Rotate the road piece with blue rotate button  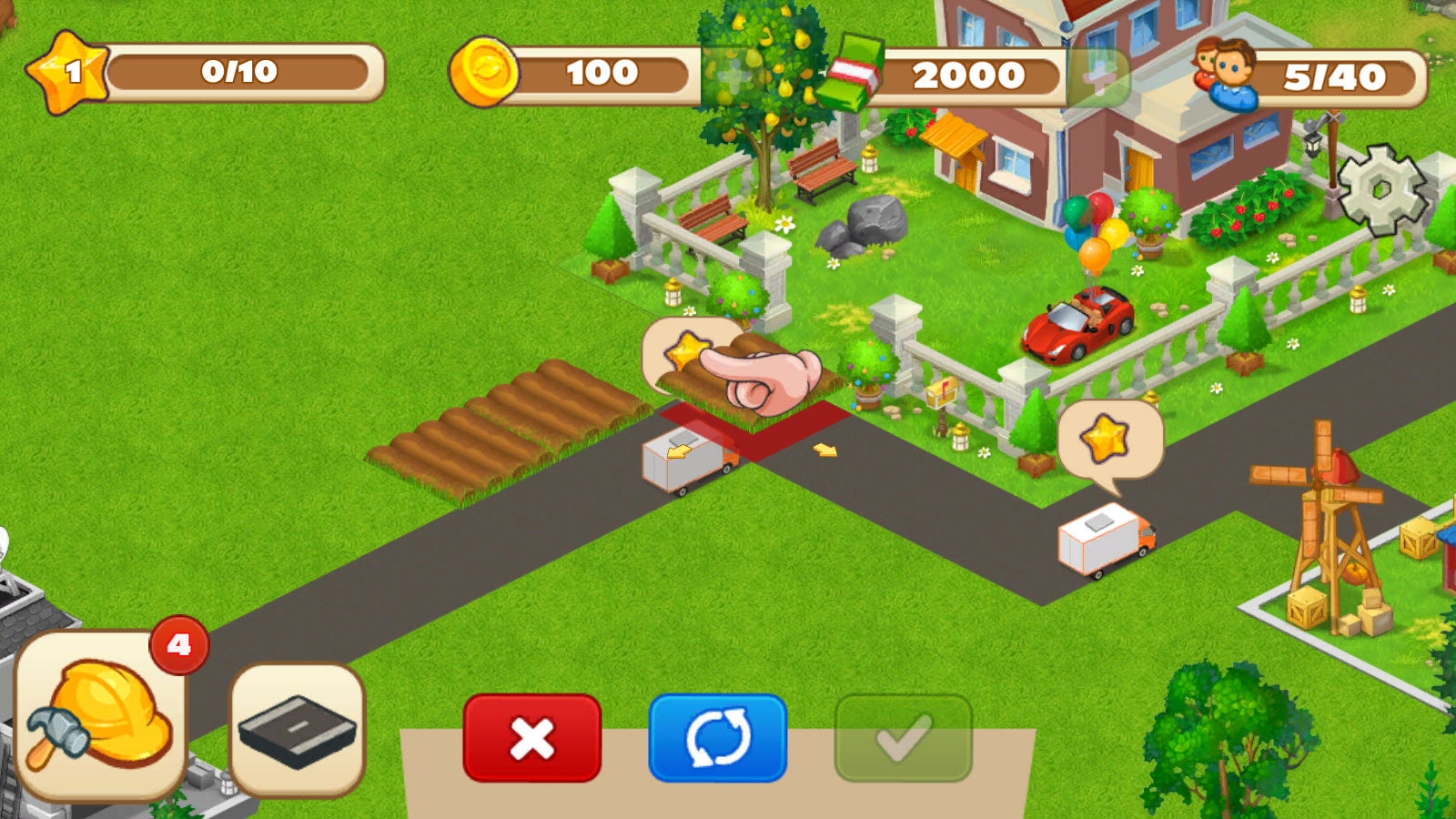(x=717, y=737)
